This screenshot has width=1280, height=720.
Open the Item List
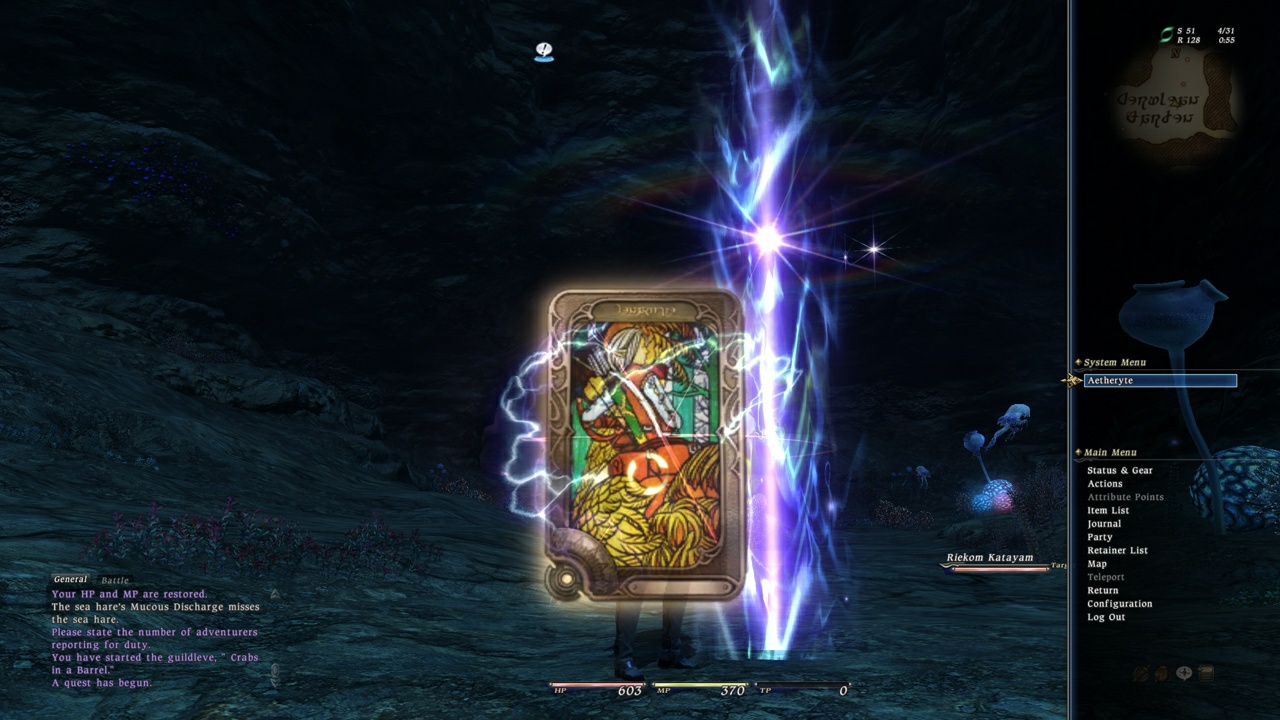1106,510
